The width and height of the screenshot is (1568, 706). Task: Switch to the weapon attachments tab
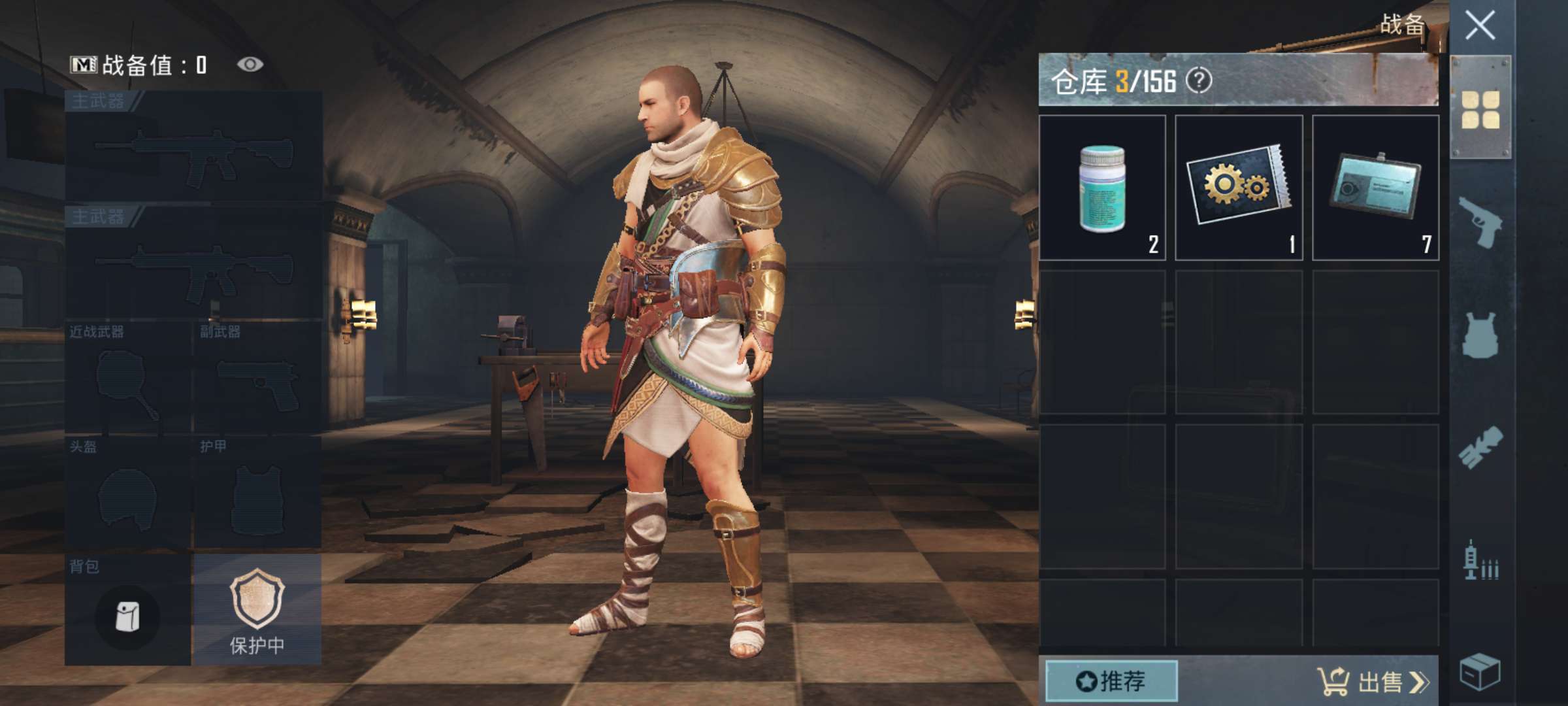point(1480,448)
